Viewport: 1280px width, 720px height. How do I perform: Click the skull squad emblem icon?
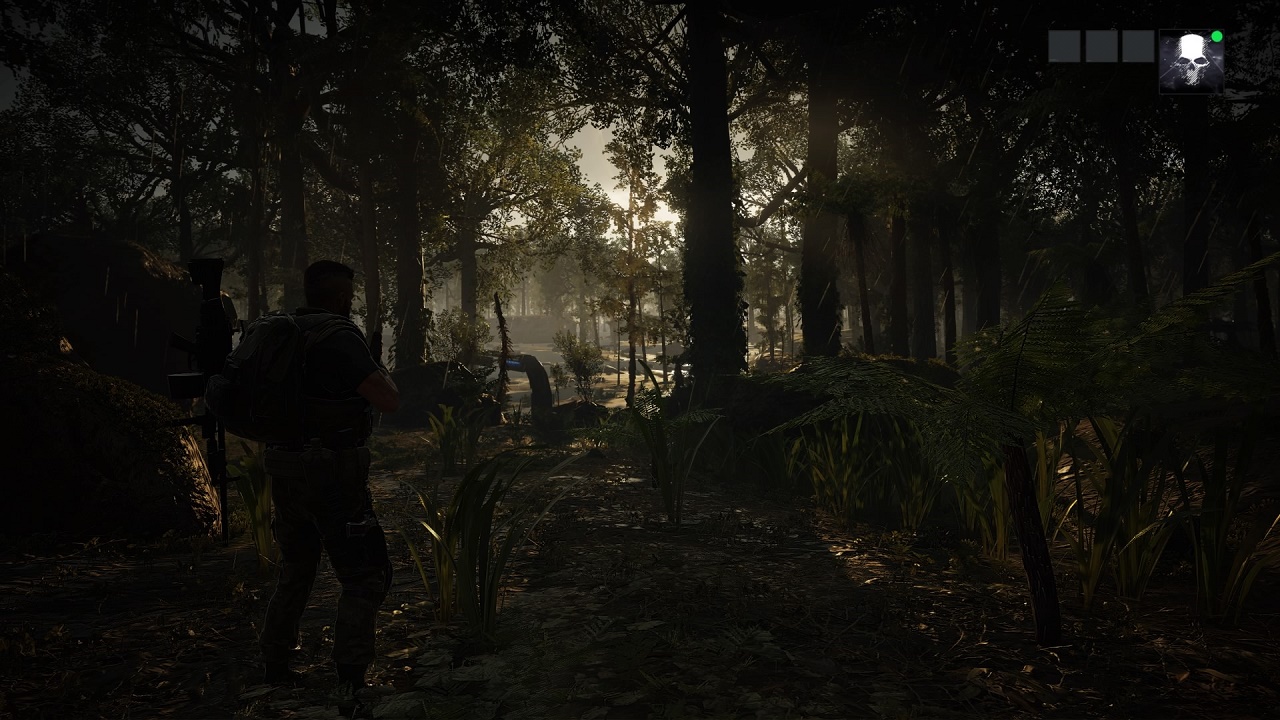pyautogui.click(x=1191, y=62)
